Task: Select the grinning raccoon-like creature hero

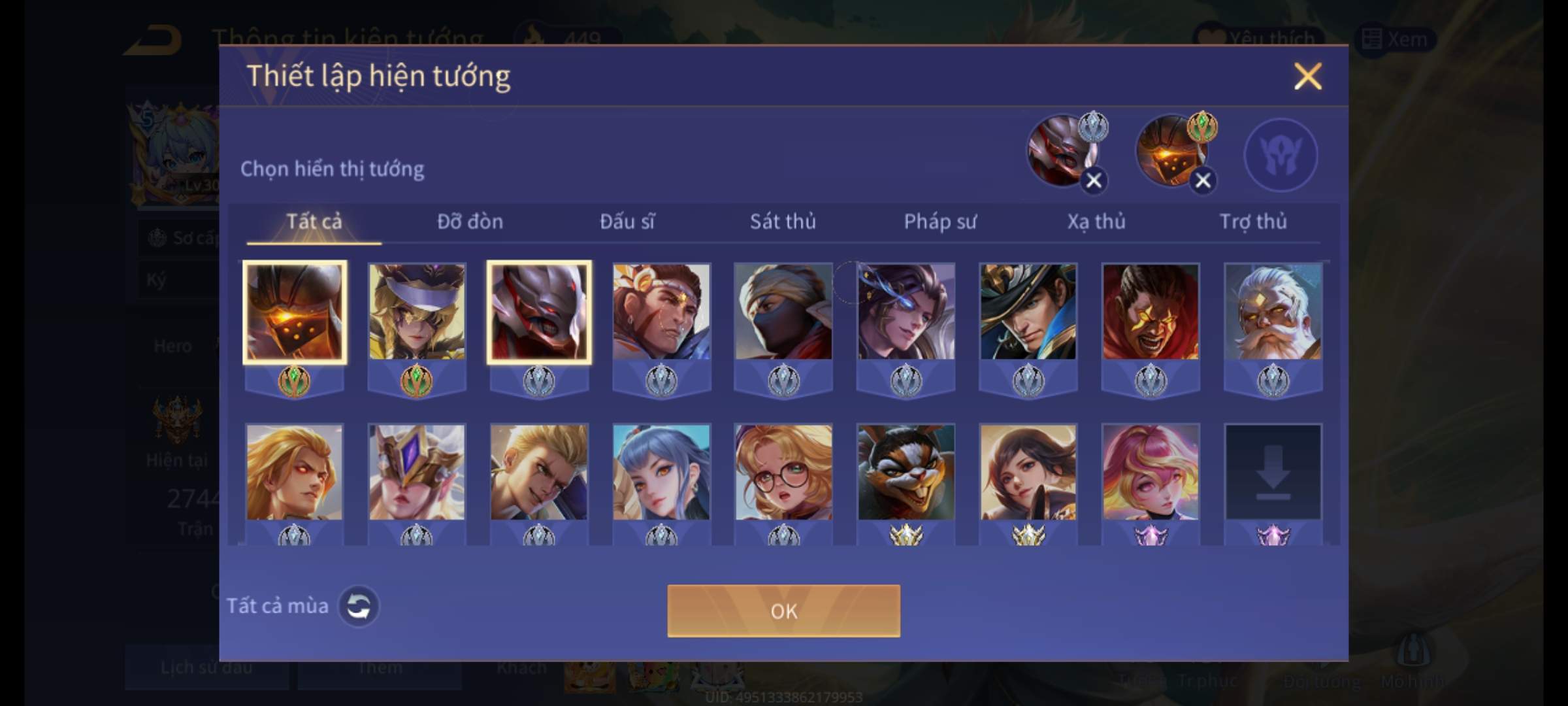Action: 906,472
